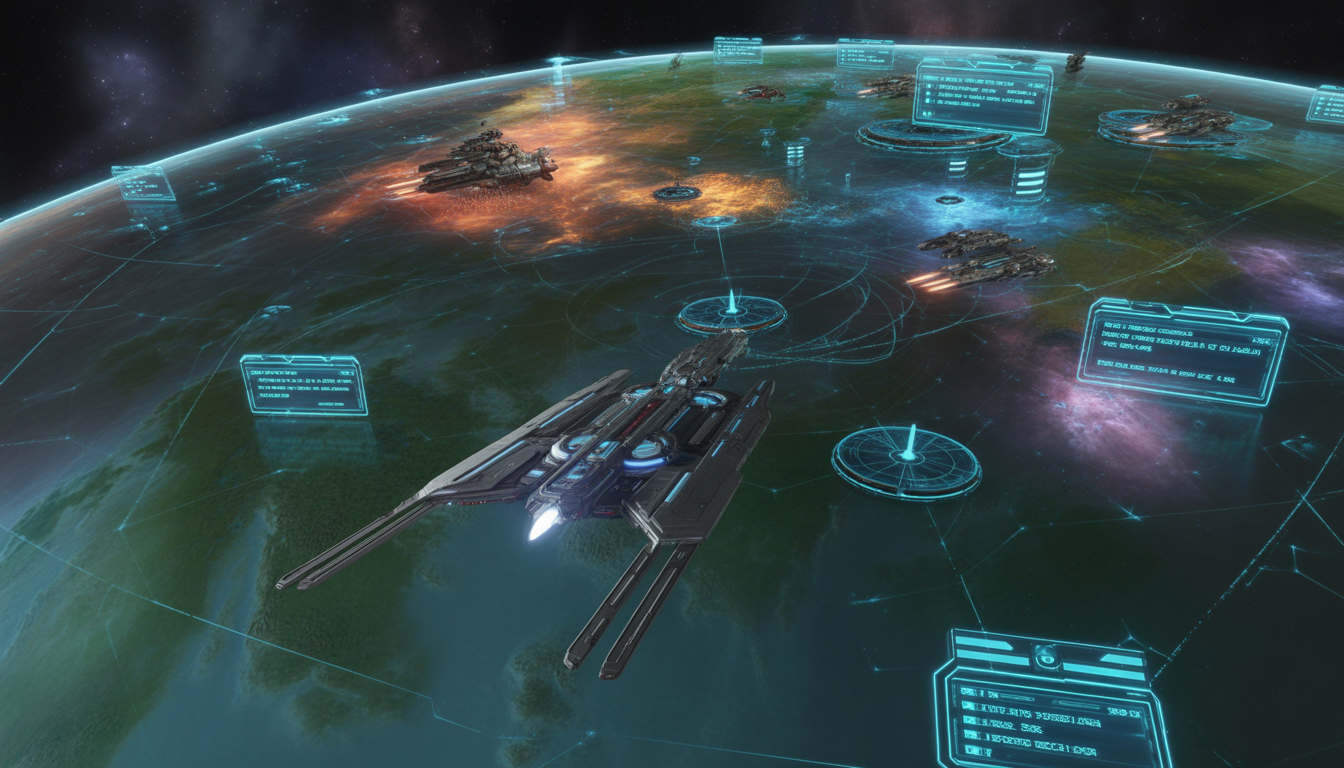The image size is (1344, 768).
Task: Choose the largest glowing beacon disc marker
Action: click(x=906, y=461)
